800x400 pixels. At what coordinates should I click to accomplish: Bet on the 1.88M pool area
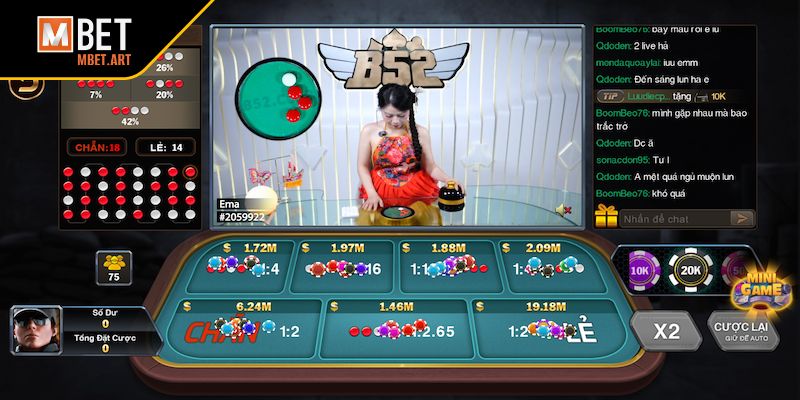[x=447, y=263]
